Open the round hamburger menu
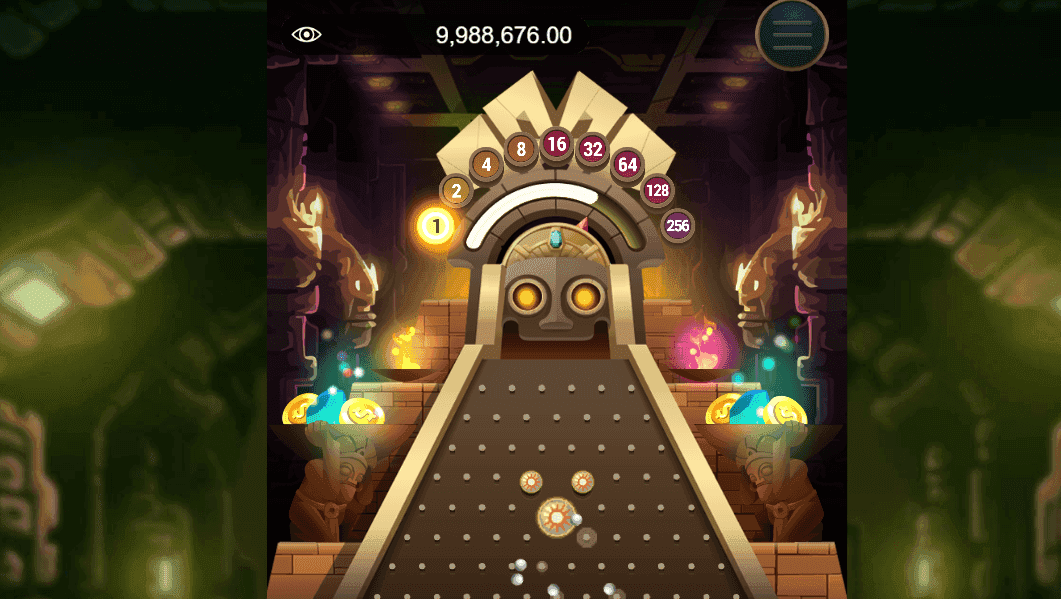The image size is (1061, 599). (791, 35)
